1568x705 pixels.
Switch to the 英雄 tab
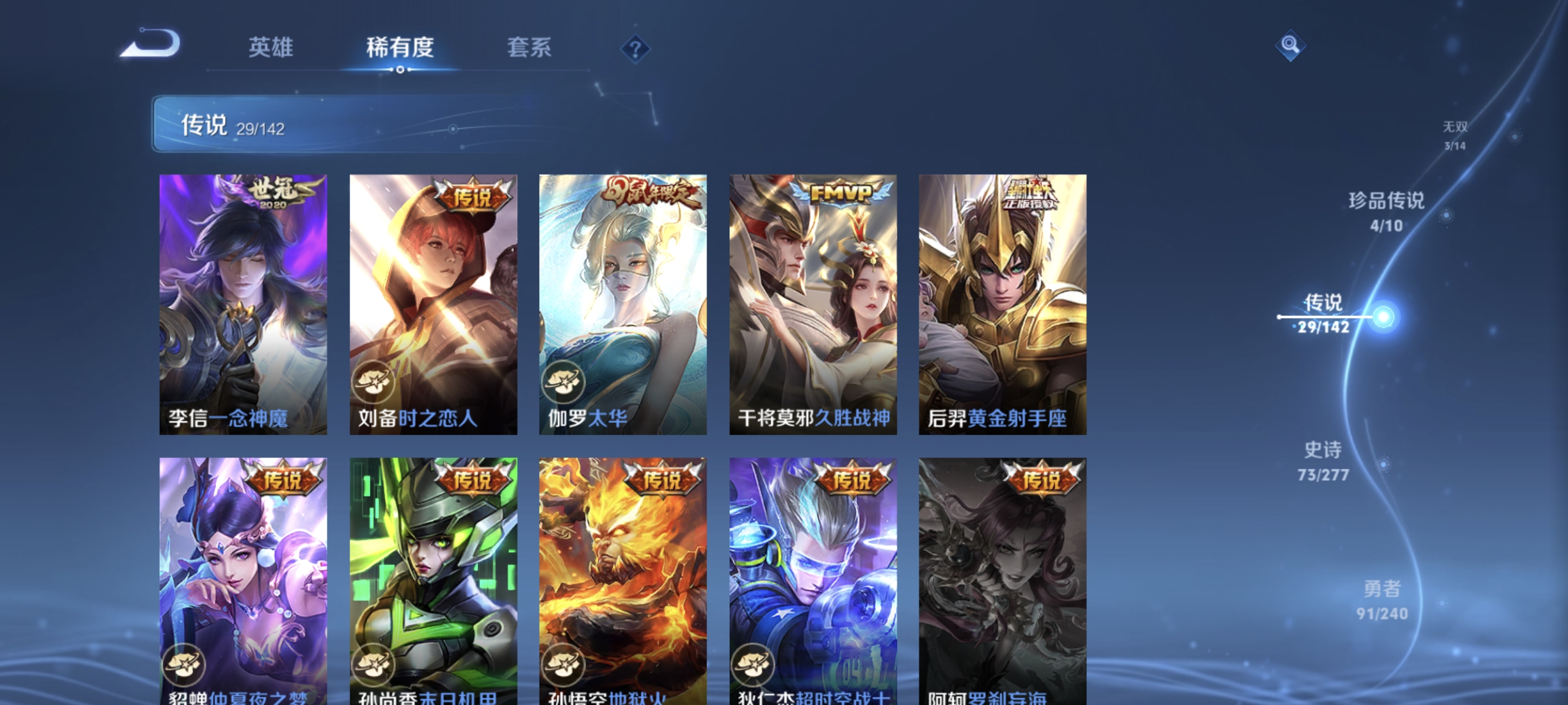coord(271,49)
